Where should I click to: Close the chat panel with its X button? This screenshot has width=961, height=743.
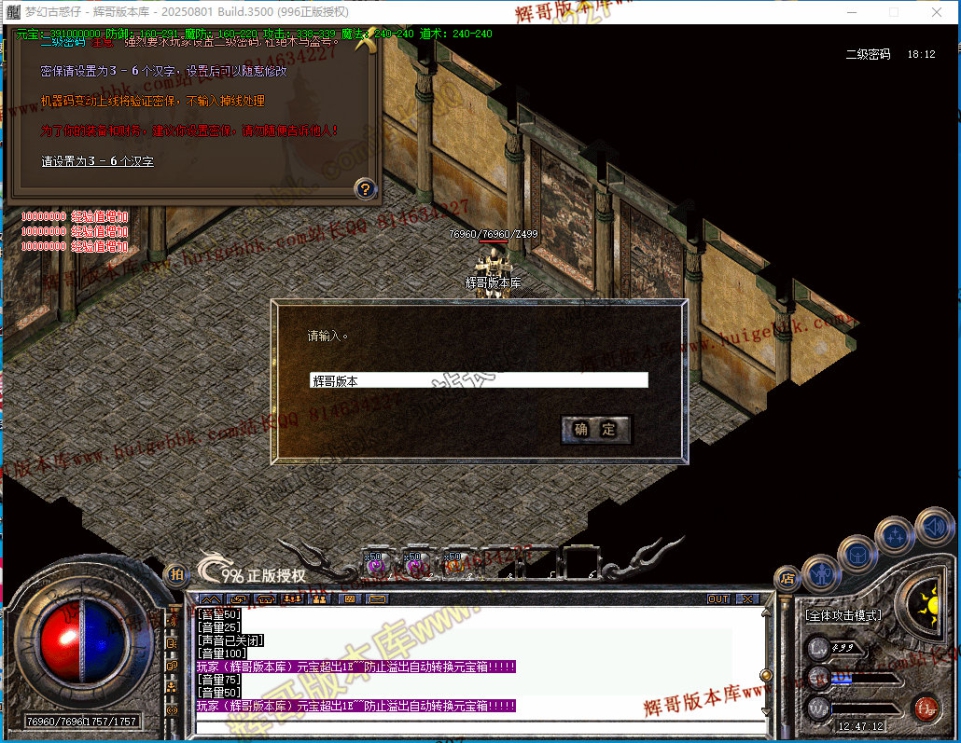point(748,599)
